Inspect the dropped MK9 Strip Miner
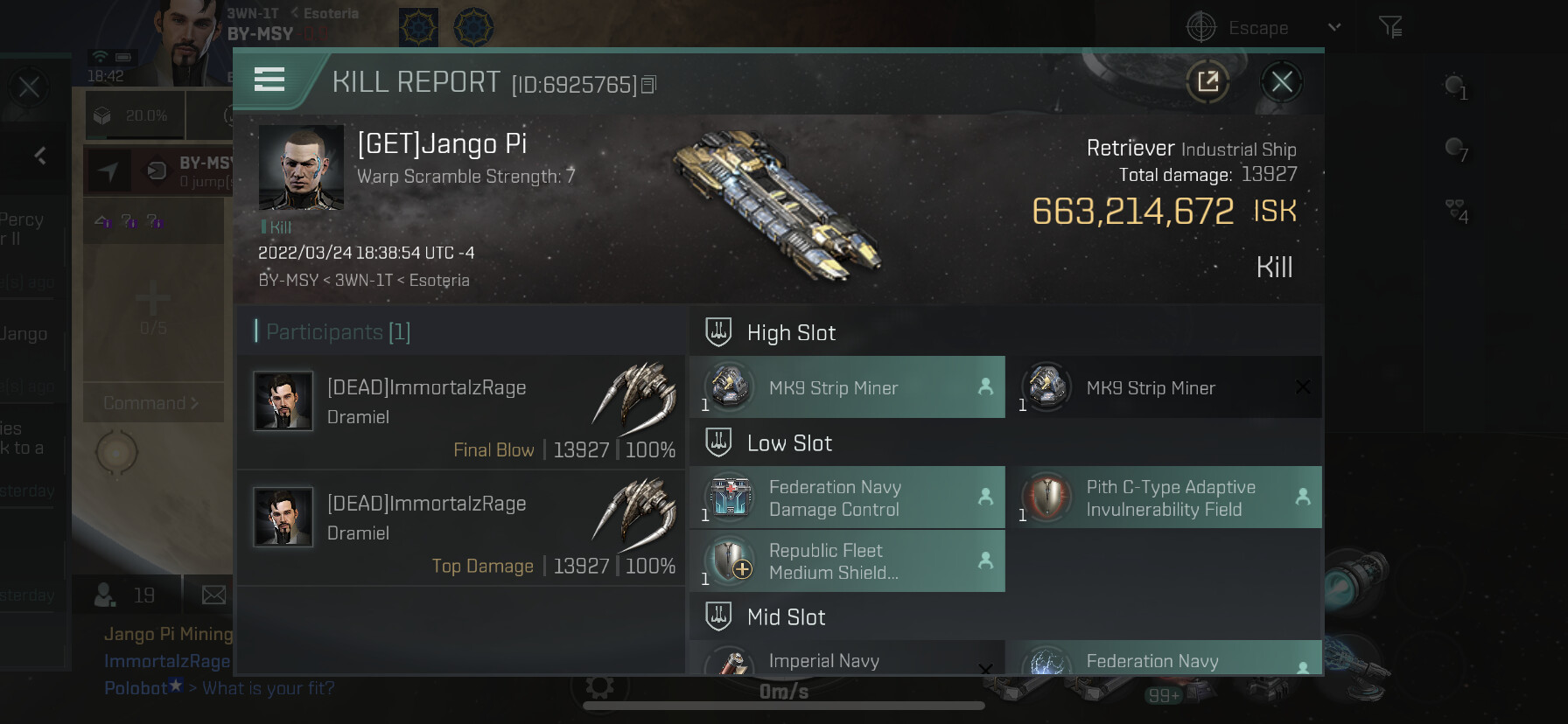This screenshot has height=724, width=1568. pos(847,387)
